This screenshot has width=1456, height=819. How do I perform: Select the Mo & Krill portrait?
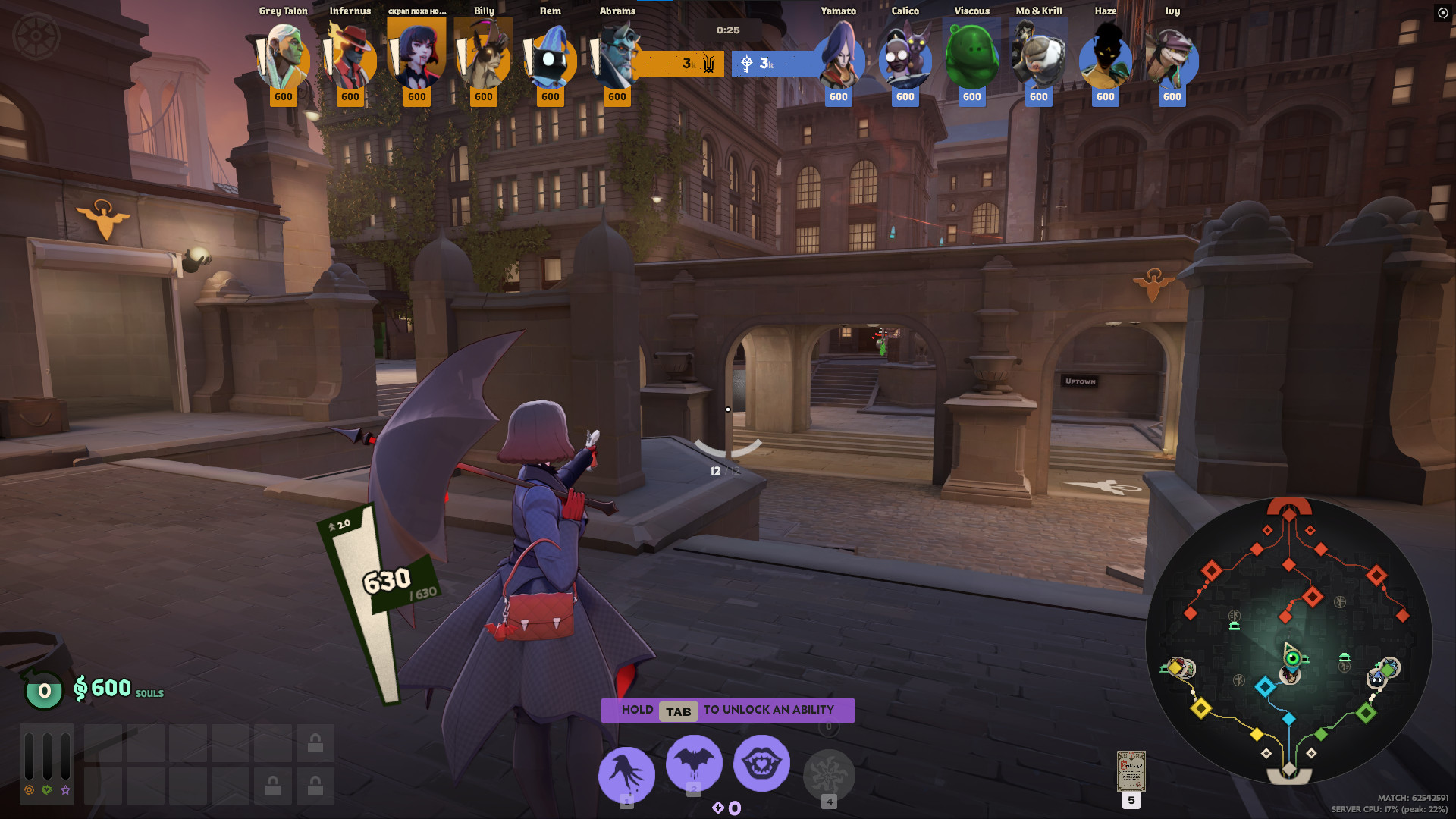point(1039,58)
